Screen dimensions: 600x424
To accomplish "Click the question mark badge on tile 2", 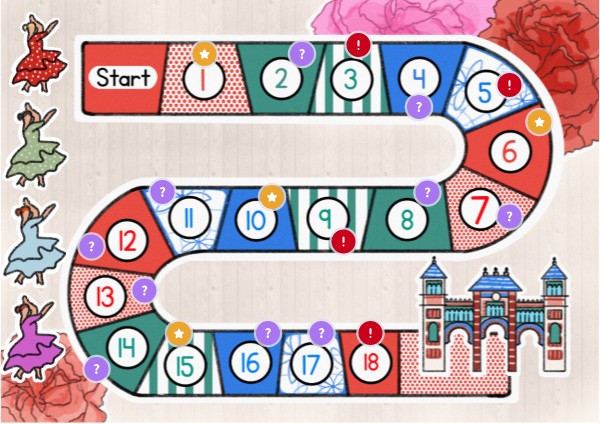I will [299, 54].
